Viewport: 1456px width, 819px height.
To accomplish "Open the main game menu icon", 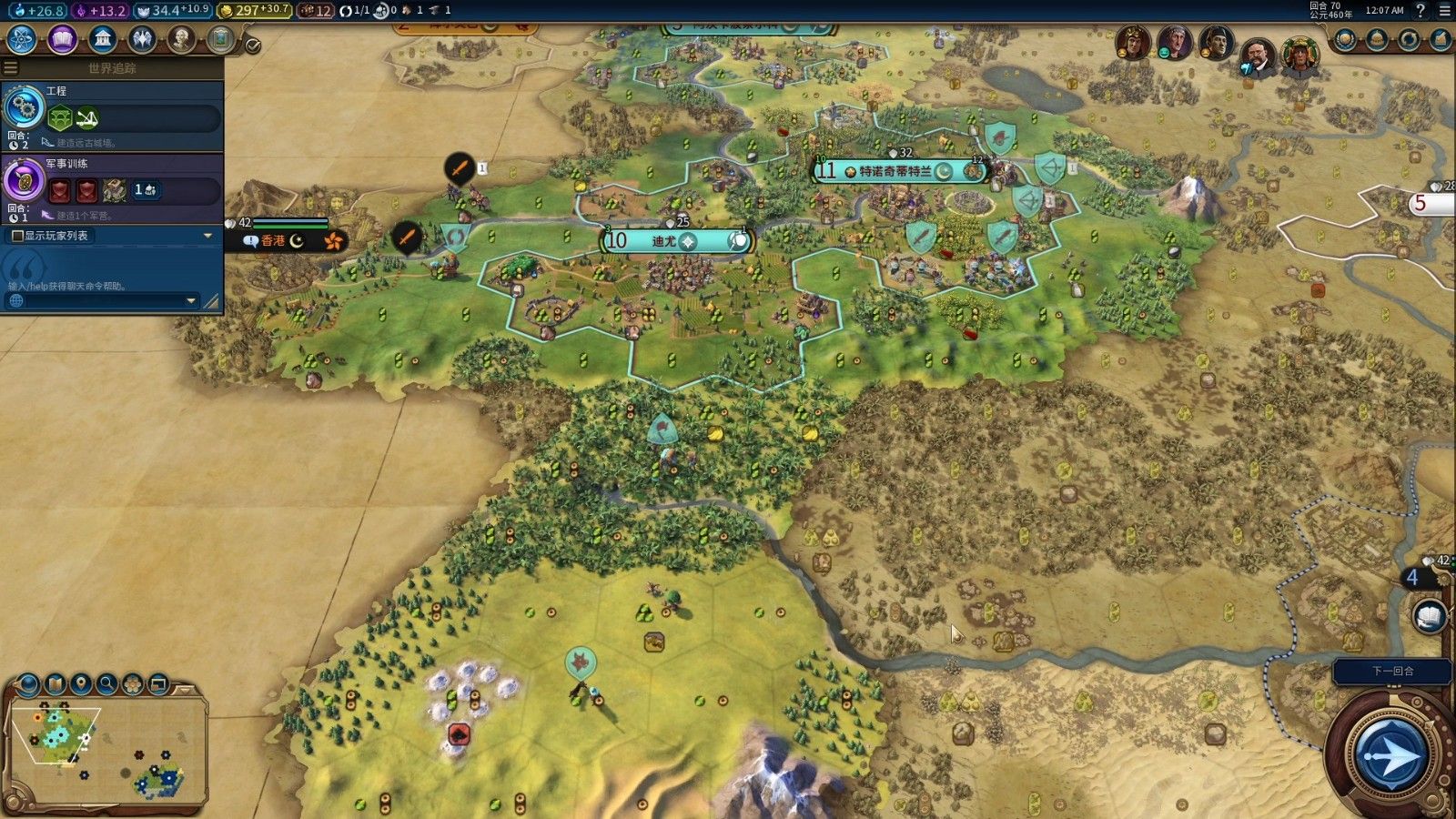I will pyautogui.click(x=1444, y=11).
